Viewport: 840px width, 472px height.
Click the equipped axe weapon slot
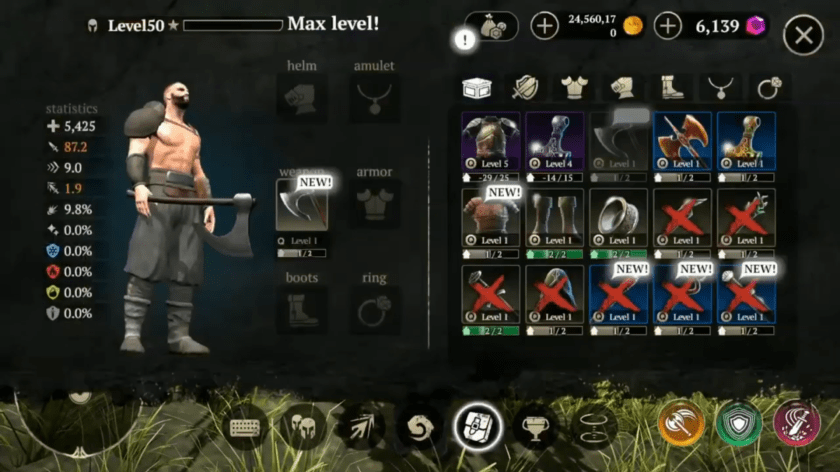click(301, 211)
